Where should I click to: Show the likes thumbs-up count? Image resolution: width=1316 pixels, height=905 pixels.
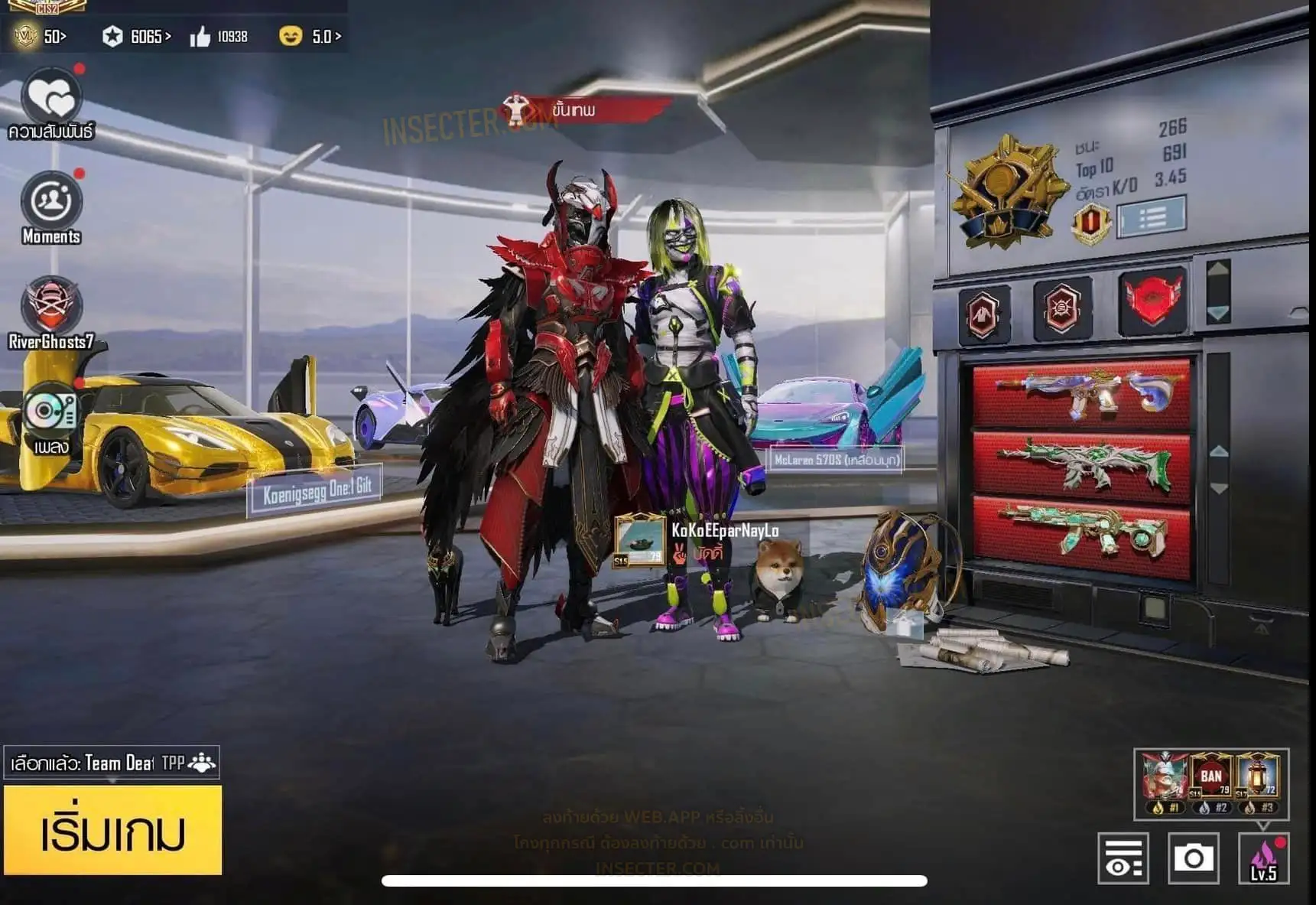(x=219, y=36)
